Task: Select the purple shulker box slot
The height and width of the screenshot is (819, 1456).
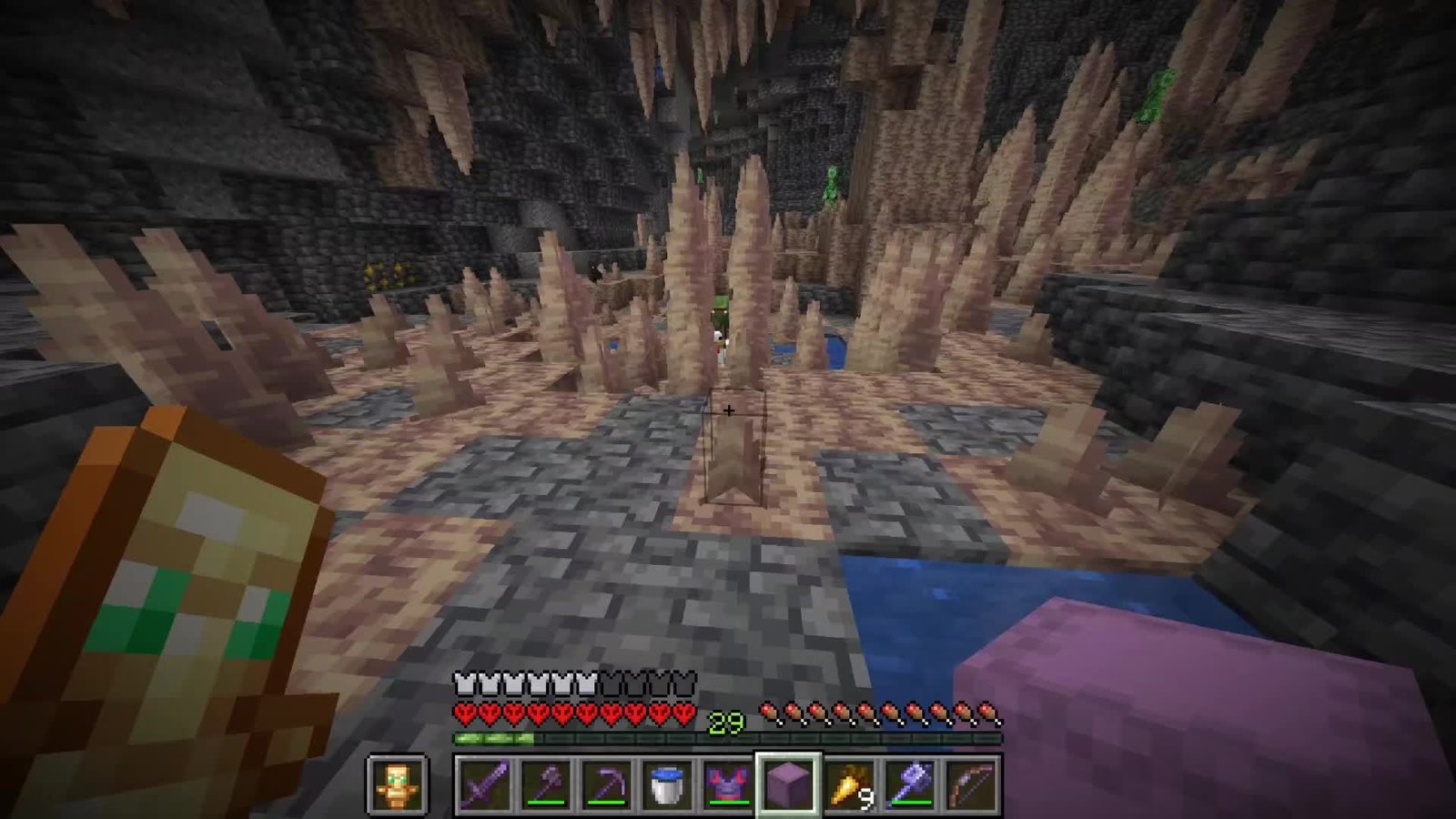Action: coord(788,784)
